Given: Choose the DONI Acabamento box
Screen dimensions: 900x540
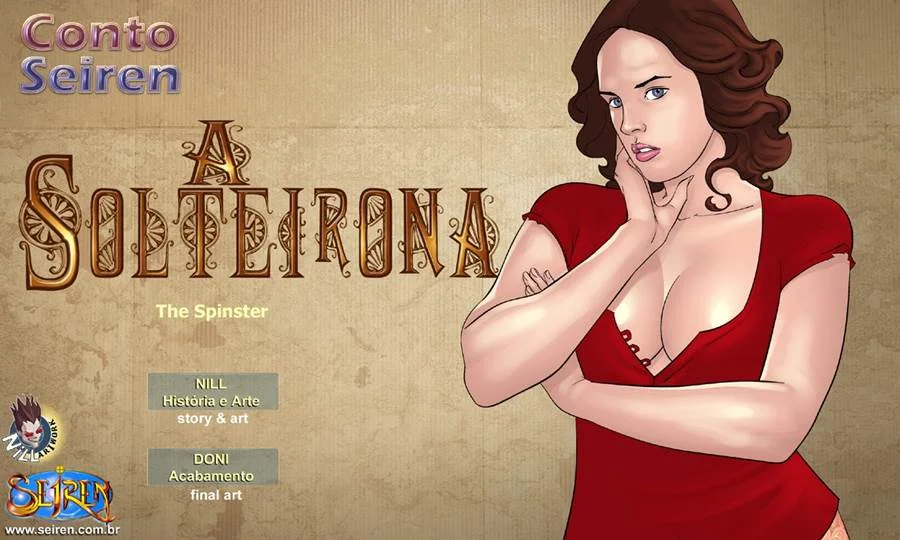Looking at the screenshot, I should tap(212, 467).
